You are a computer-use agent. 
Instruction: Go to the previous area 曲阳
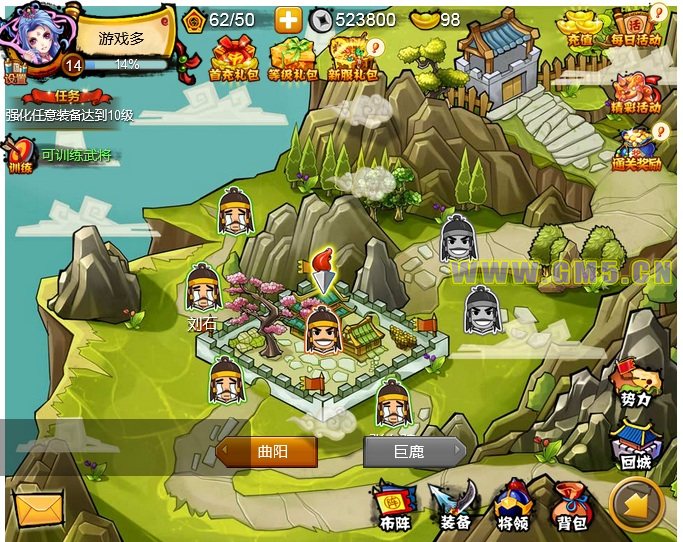pos(267,452)
